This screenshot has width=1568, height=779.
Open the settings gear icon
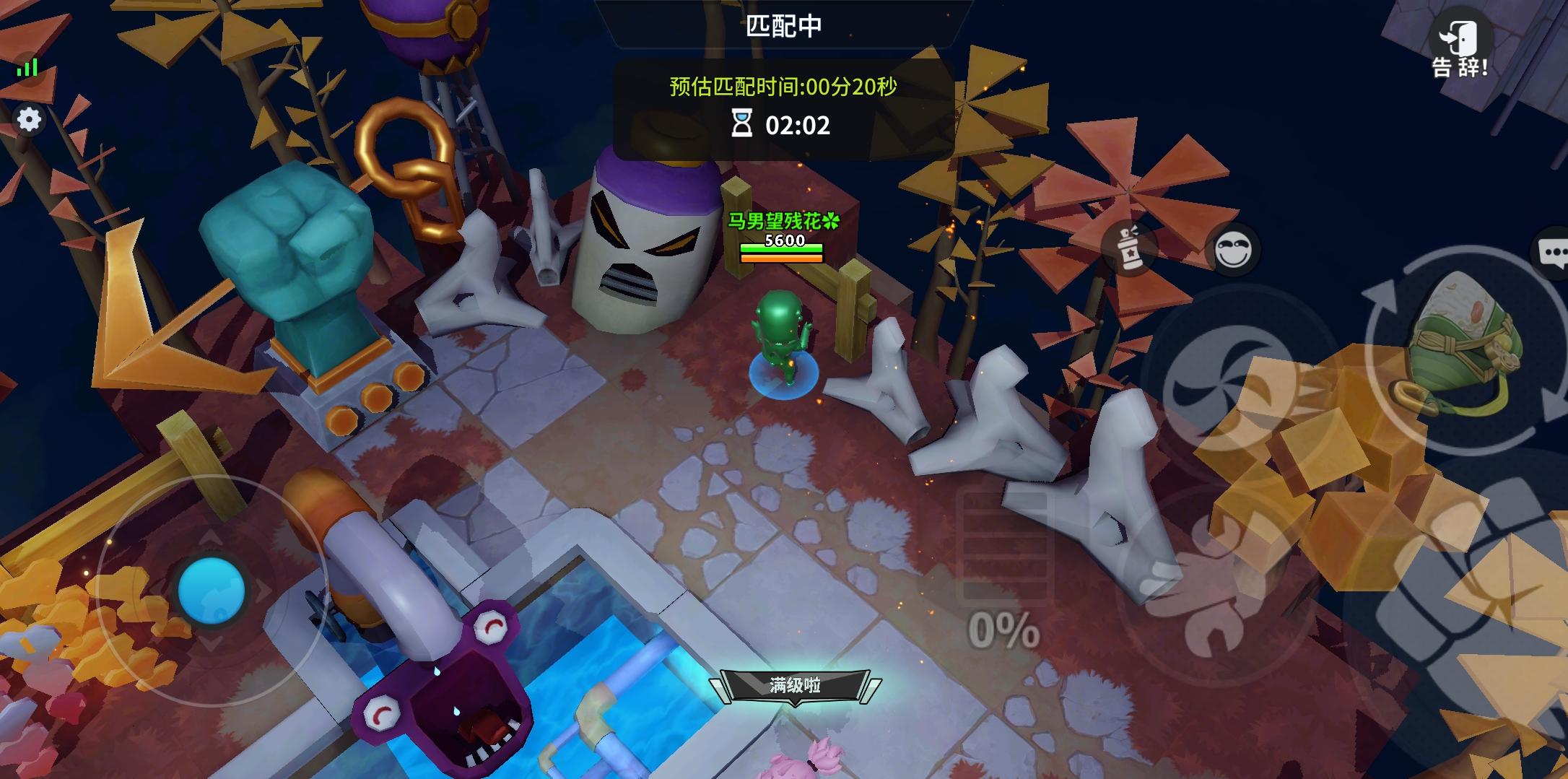(29, 120)
